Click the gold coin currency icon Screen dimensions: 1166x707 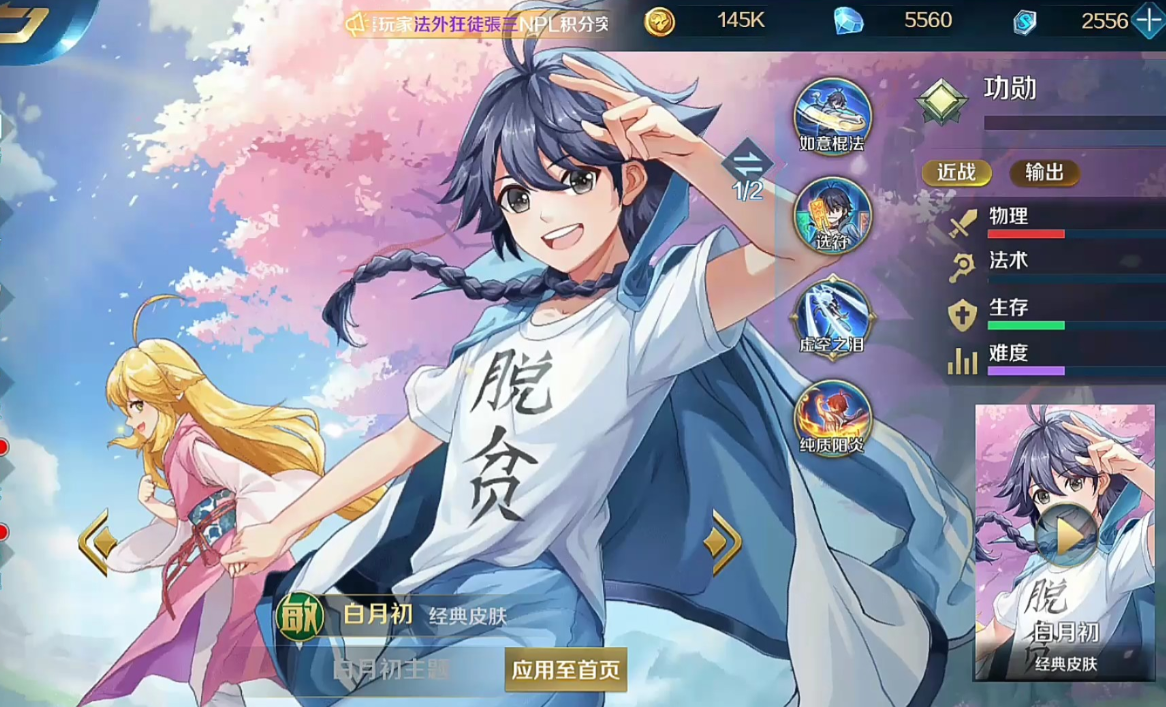659,21
